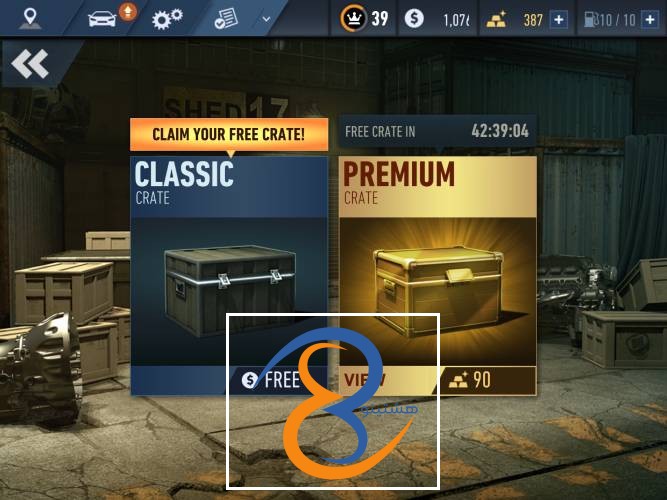Screen dimensions: 667x500
Task: Open the map location pin tab
Action: pos(31,18)
